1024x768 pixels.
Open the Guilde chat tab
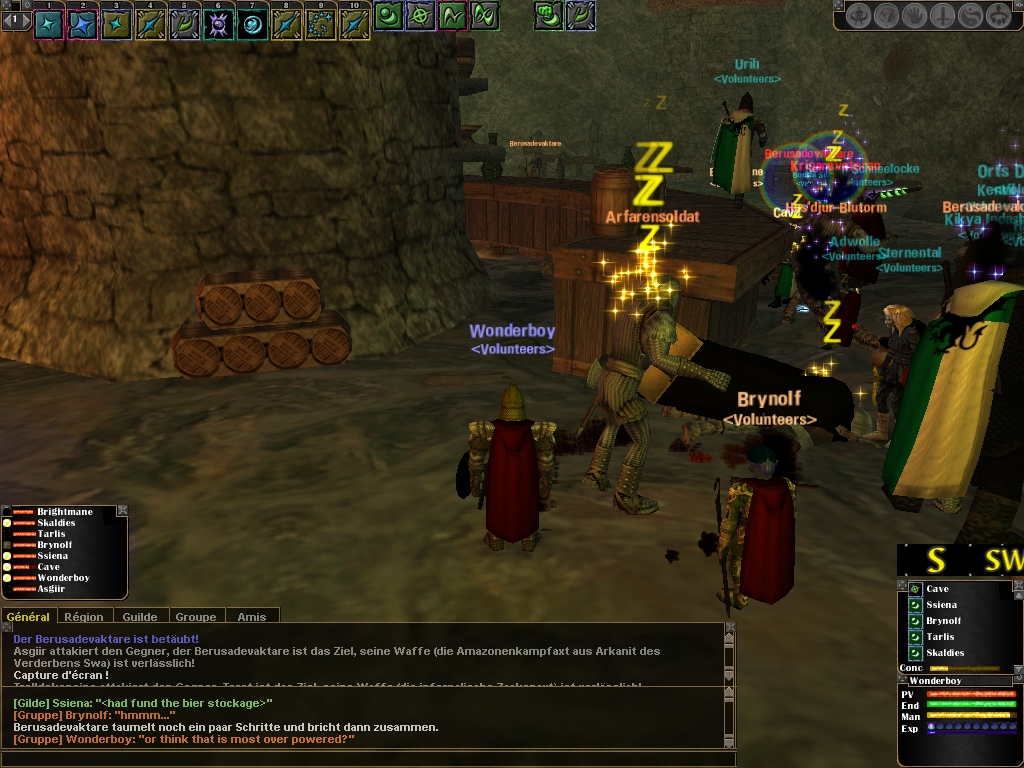click(x=140, y=617)
